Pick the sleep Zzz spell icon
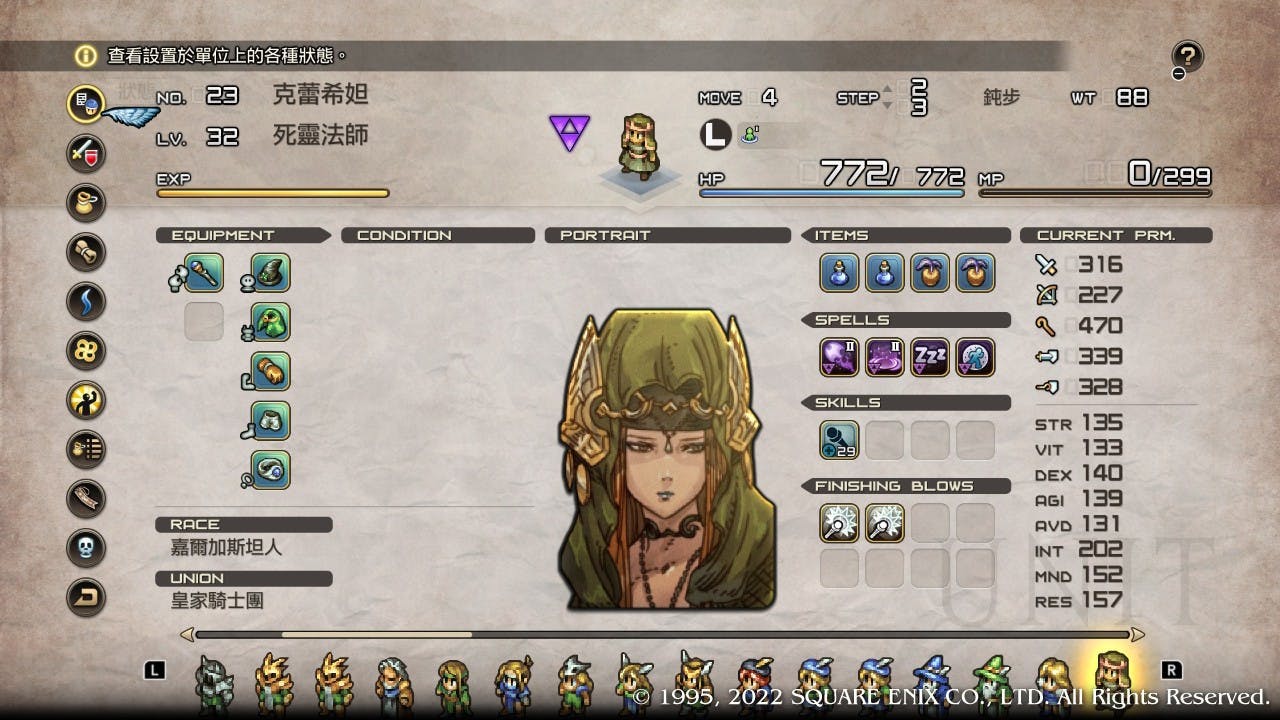Image resolution: width=1280 pixels, height=720 pixels. click(930, 357)
